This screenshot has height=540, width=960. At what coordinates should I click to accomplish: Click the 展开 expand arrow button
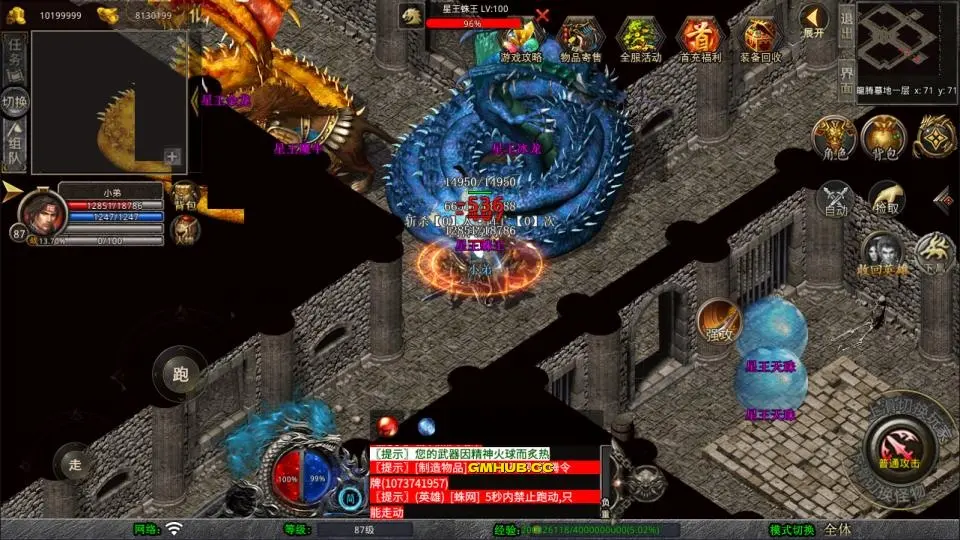(x=814, y=20)
